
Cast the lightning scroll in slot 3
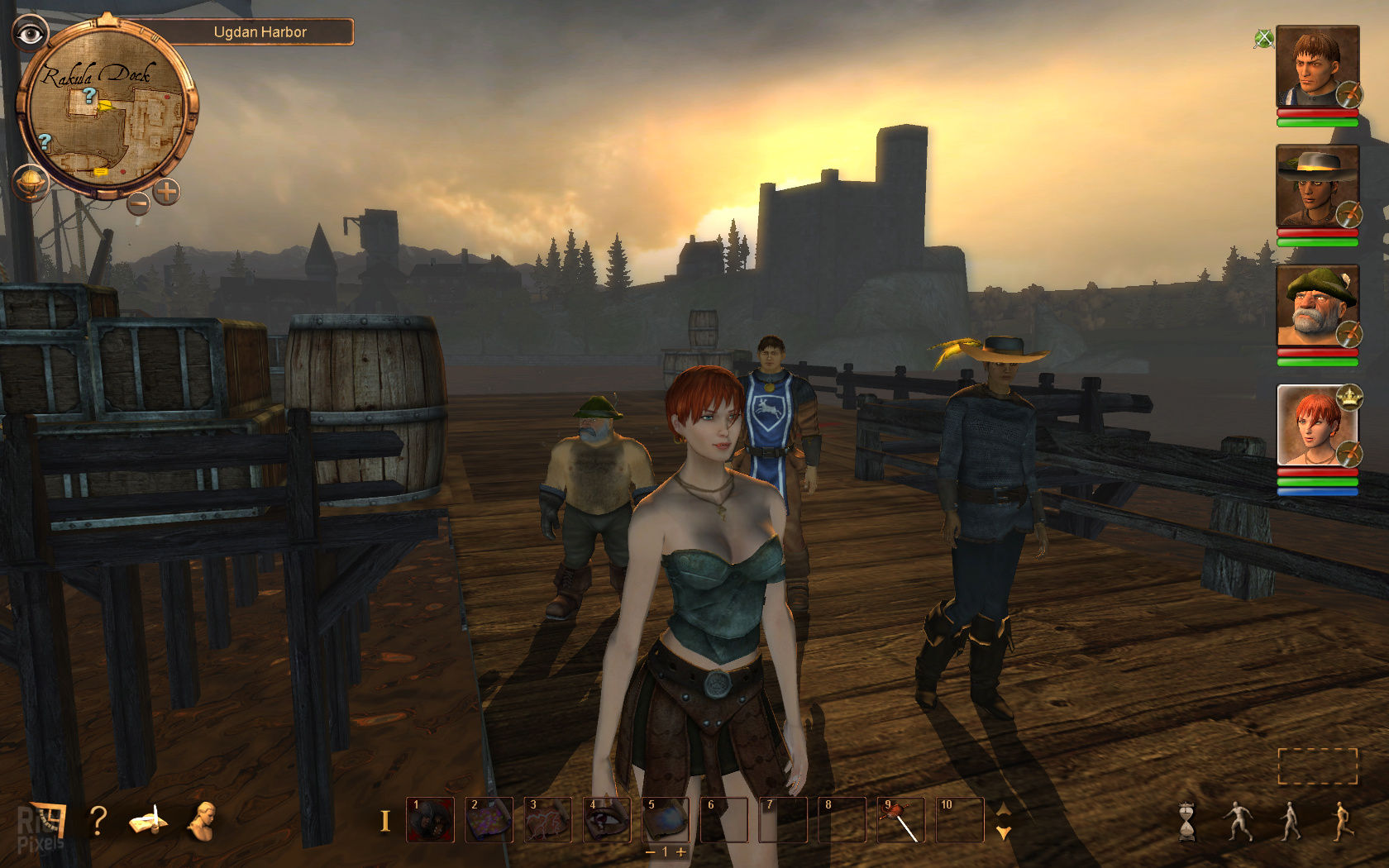(x=547, y=820)
